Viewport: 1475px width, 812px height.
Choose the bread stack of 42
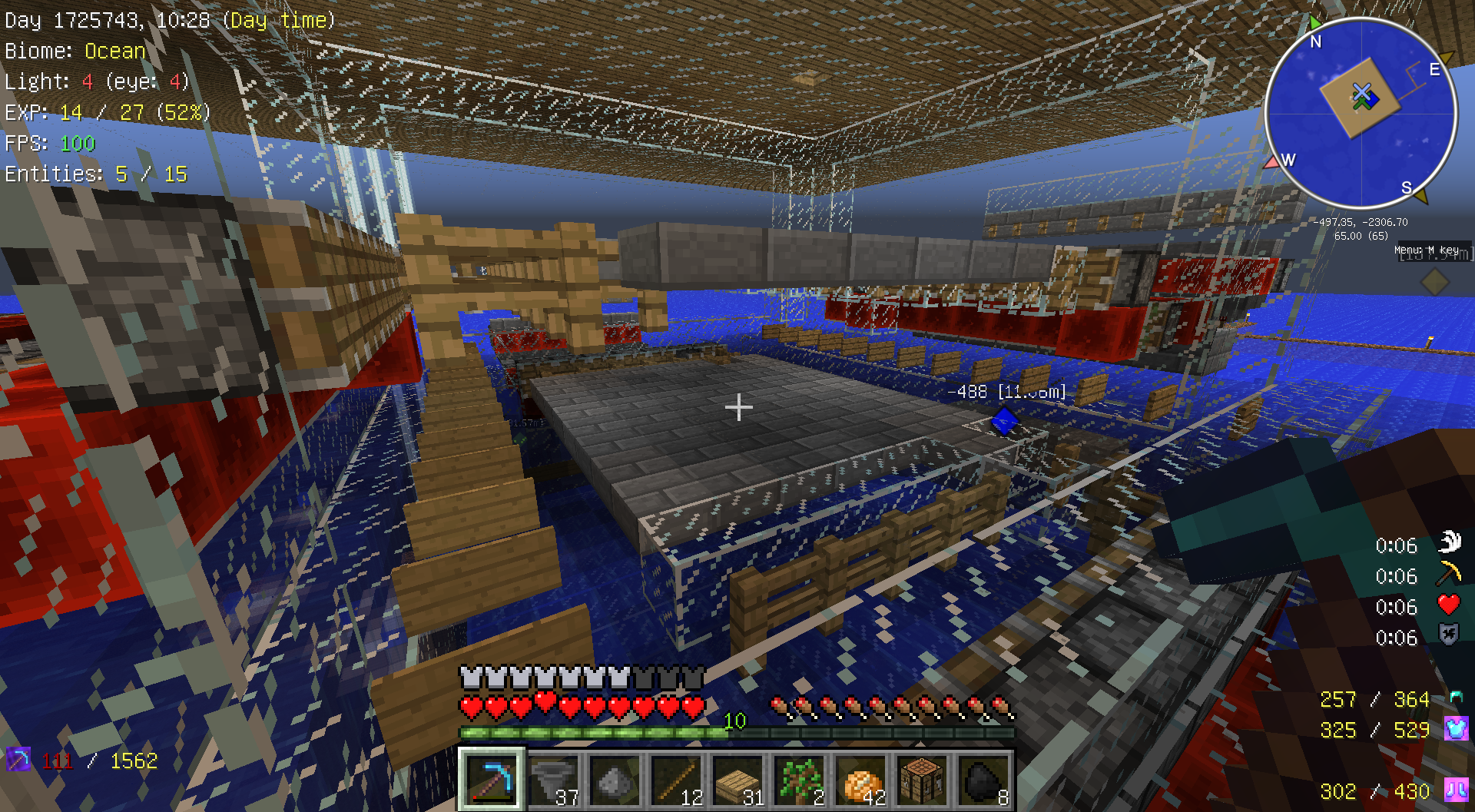861,780
